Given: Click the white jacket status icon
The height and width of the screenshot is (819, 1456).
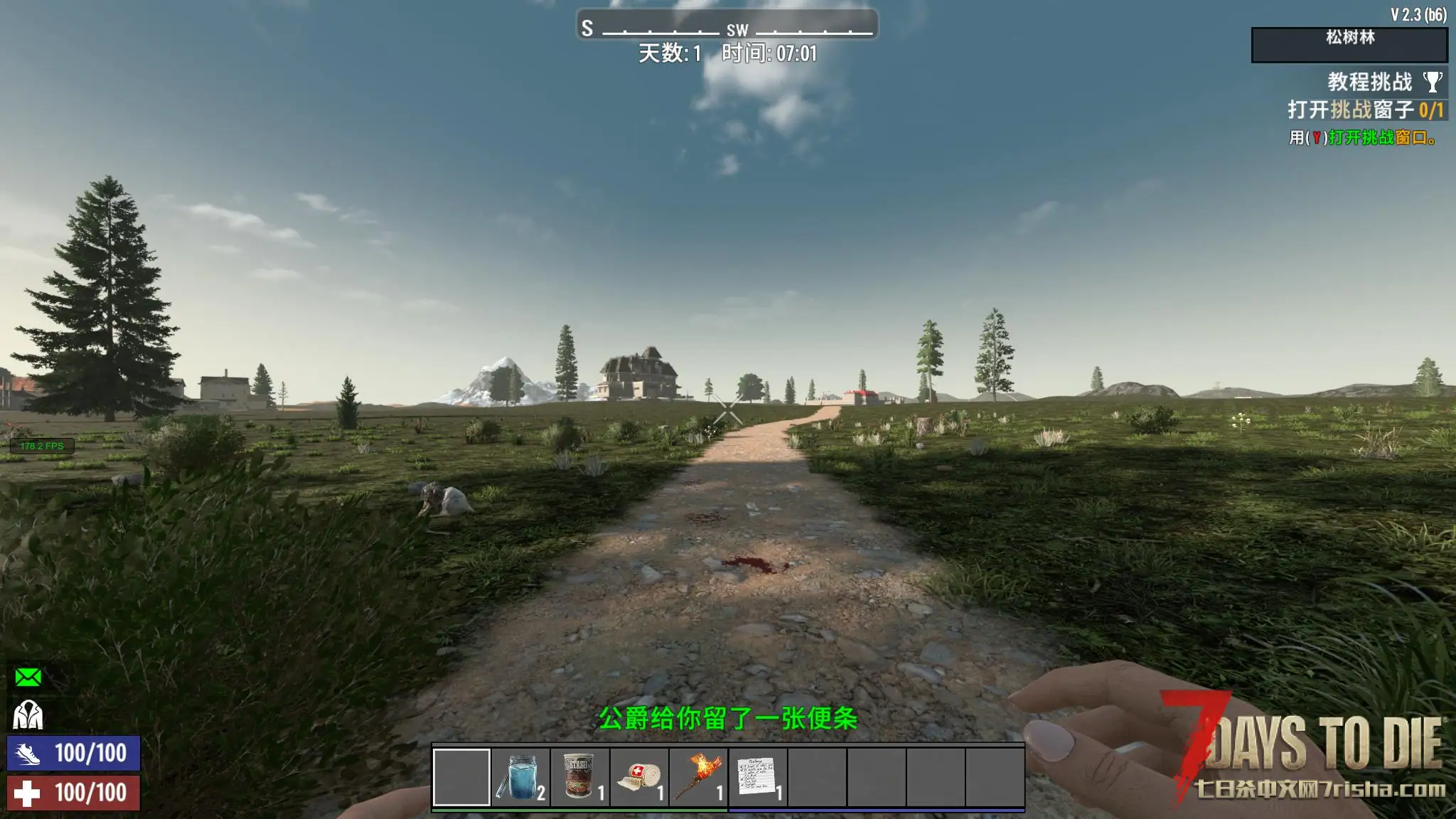Looking at the screenshot, I should (28, 714).
